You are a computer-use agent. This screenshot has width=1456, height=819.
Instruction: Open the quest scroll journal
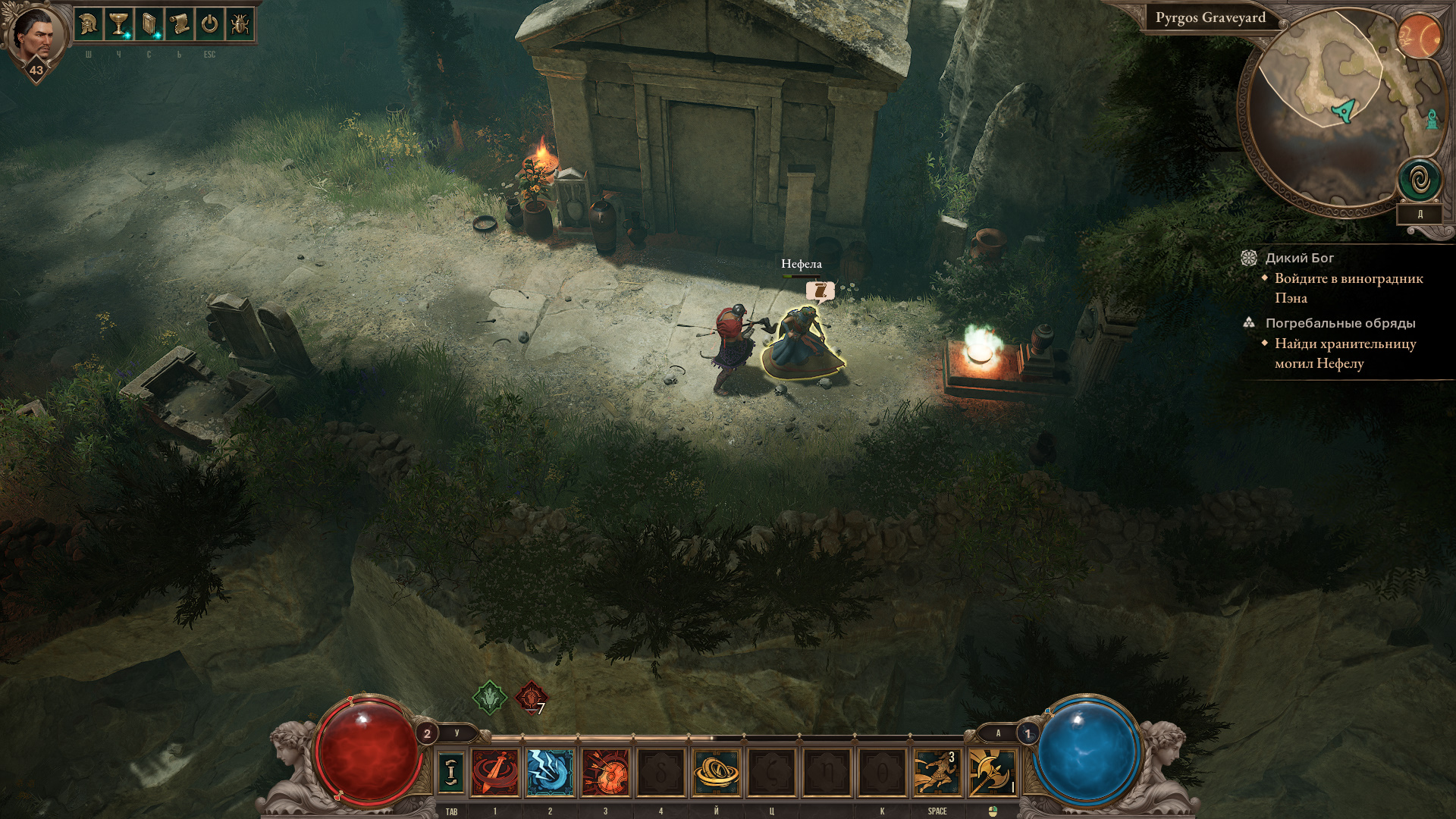pyautogui.click(x=179, y=24)
